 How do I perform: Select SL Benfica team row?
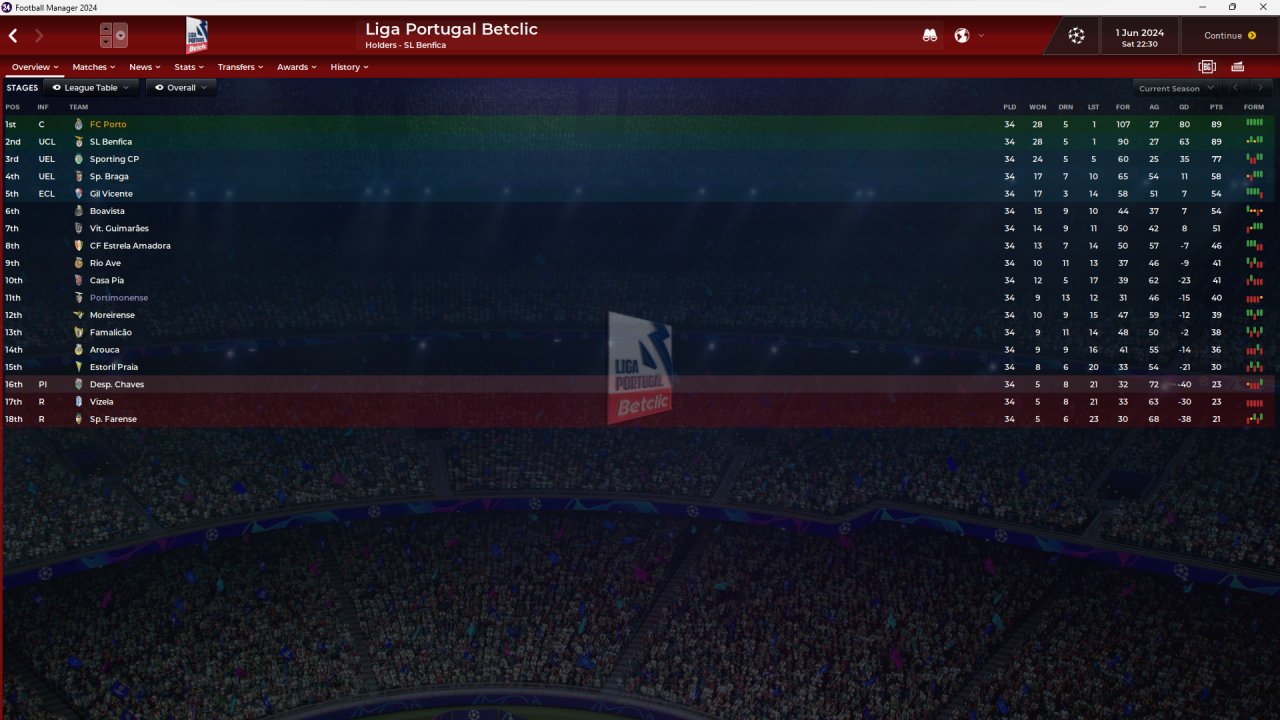110,142
